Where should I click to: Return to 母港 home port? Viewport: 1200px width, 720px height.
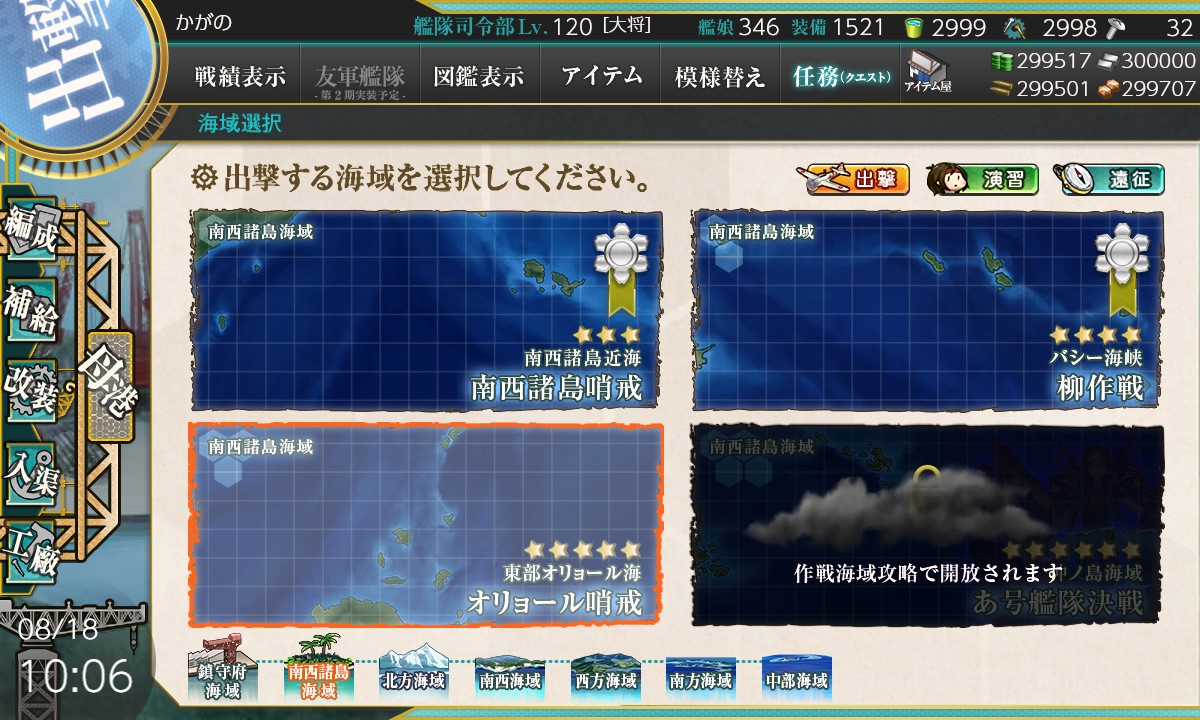pyautogui.click(x=108, y=386)
